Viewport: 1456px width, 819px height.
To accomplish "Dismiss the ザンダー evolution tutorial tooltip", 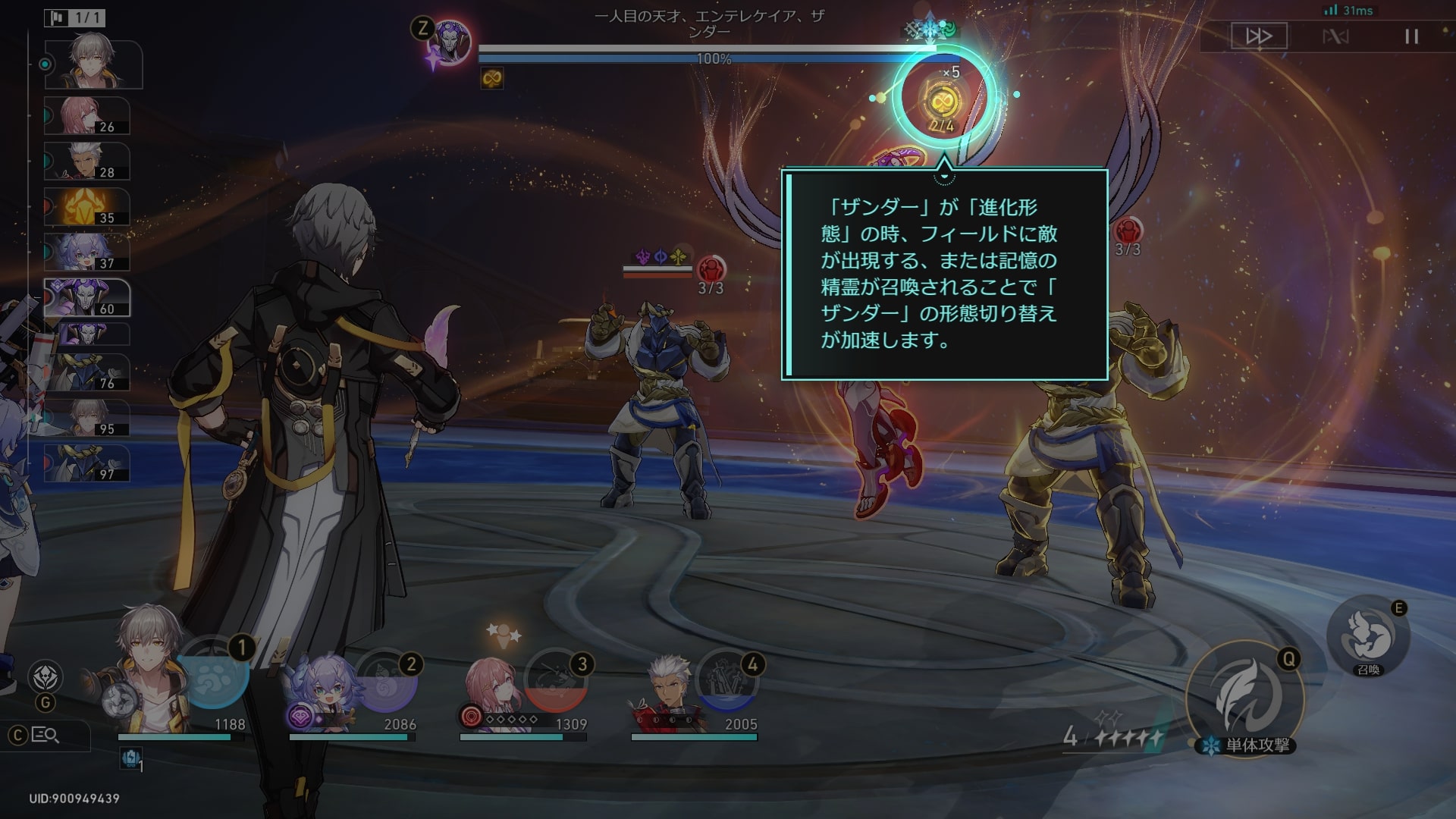I will pos(944,274).
